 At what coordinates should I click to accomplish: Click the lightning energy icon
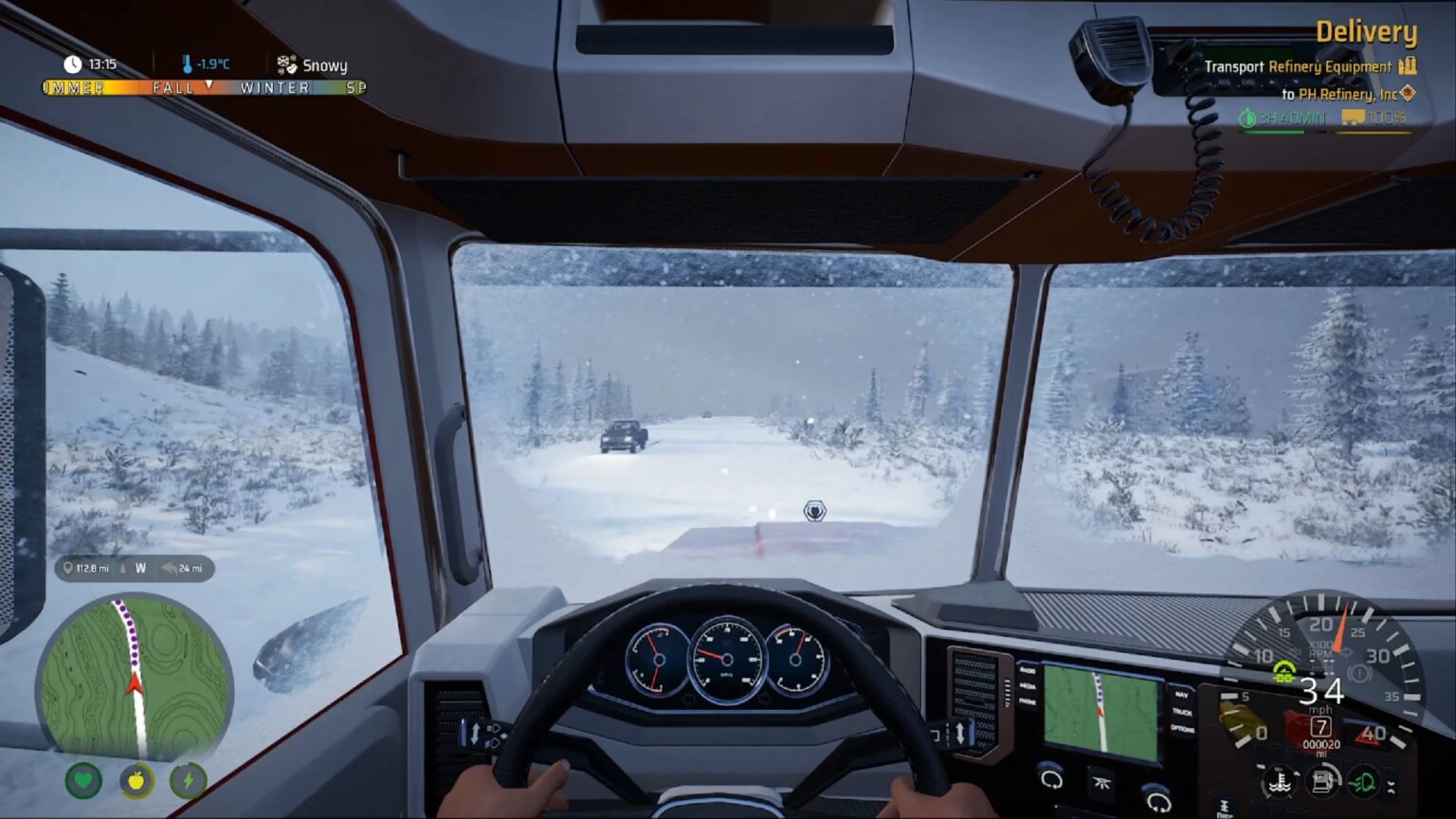pos(187,781)
